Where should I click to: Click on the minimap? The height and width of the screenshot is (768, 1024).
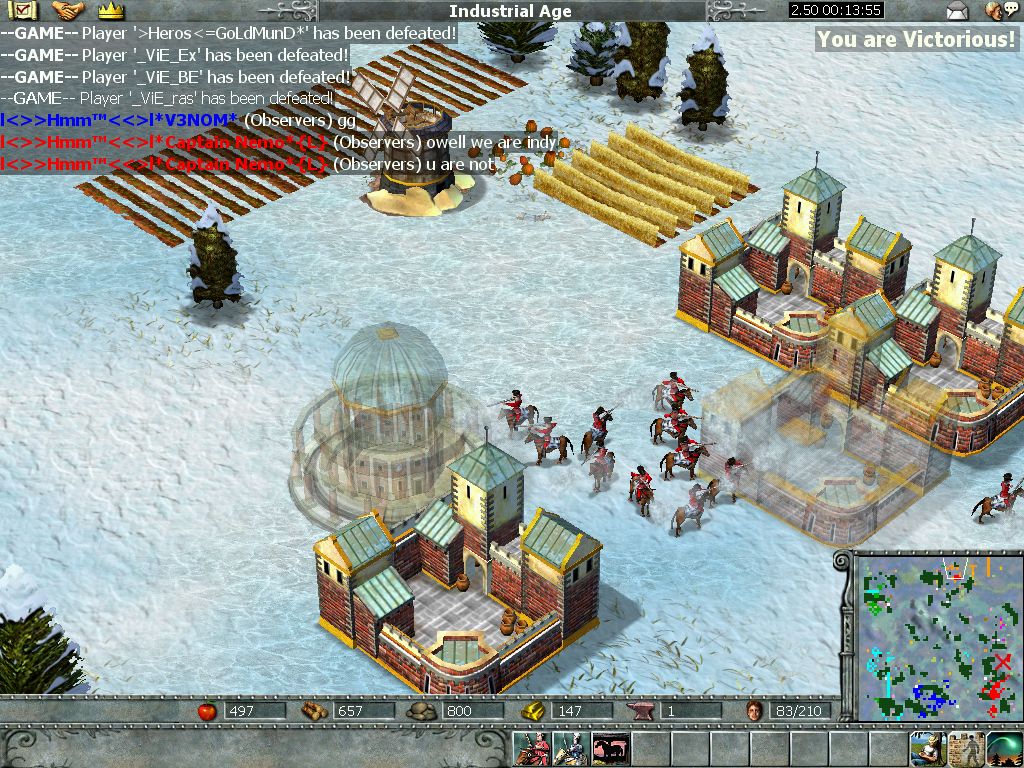click(x=935, y=638)
